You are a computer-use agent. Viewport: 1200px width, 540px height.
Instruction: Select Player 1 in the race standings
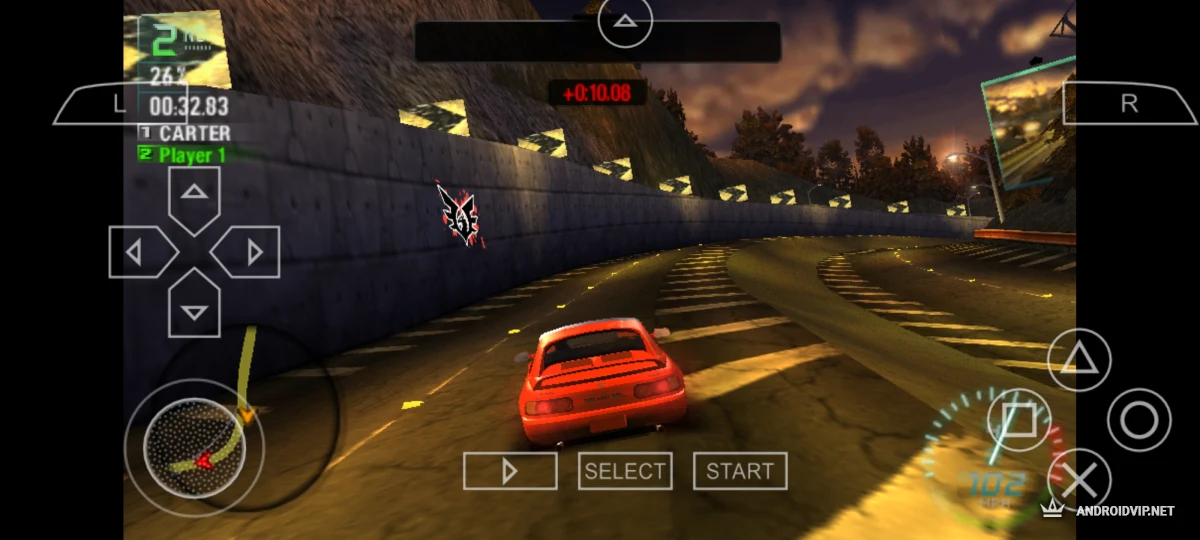[192, 155]
